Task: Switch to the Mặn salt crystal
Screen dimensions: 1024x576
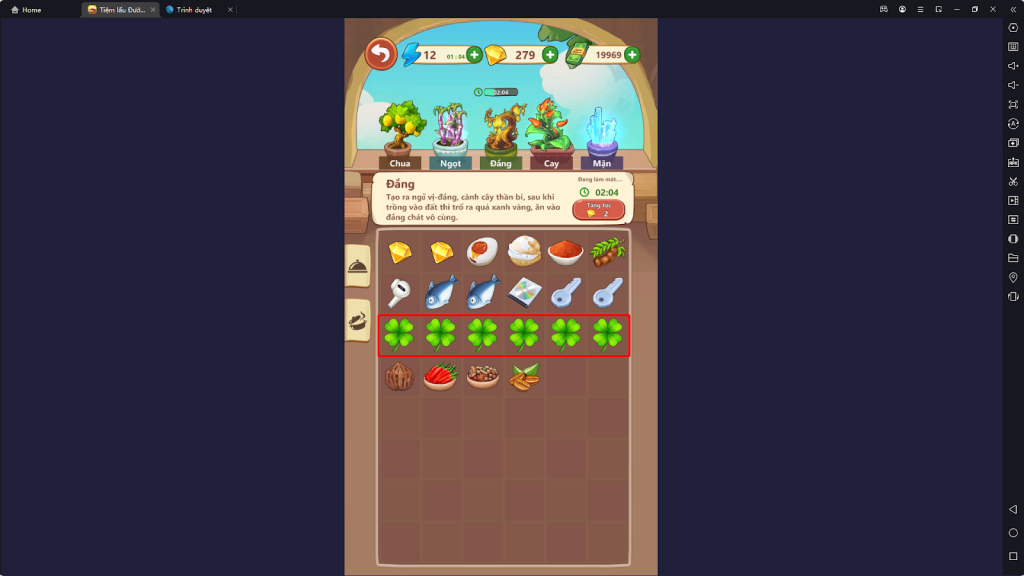Action: pos(601,132)
